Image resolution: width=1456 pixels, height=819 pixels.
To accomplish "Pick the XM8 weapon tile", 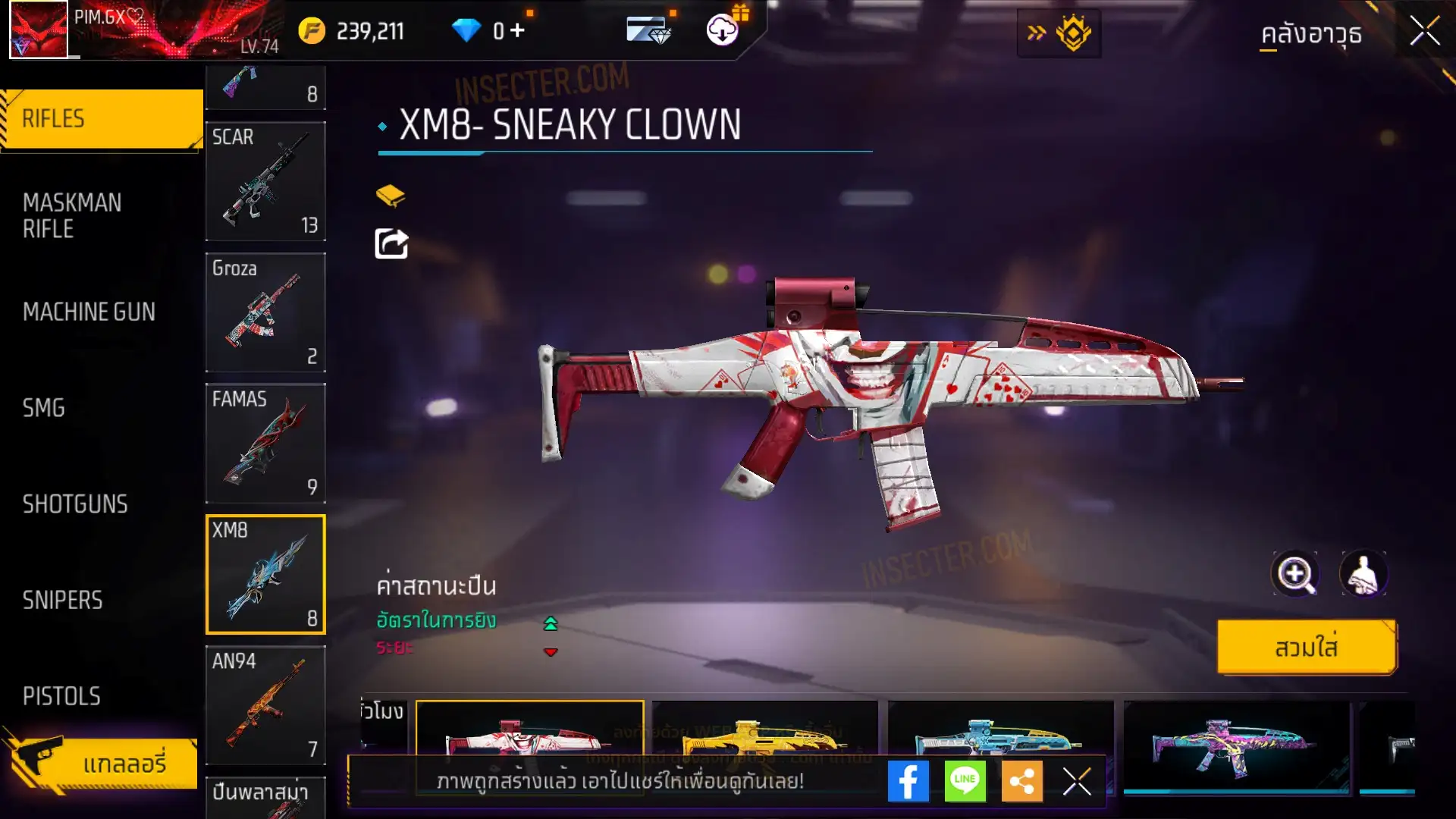I will pyautogui.click(x=265, y=575).
